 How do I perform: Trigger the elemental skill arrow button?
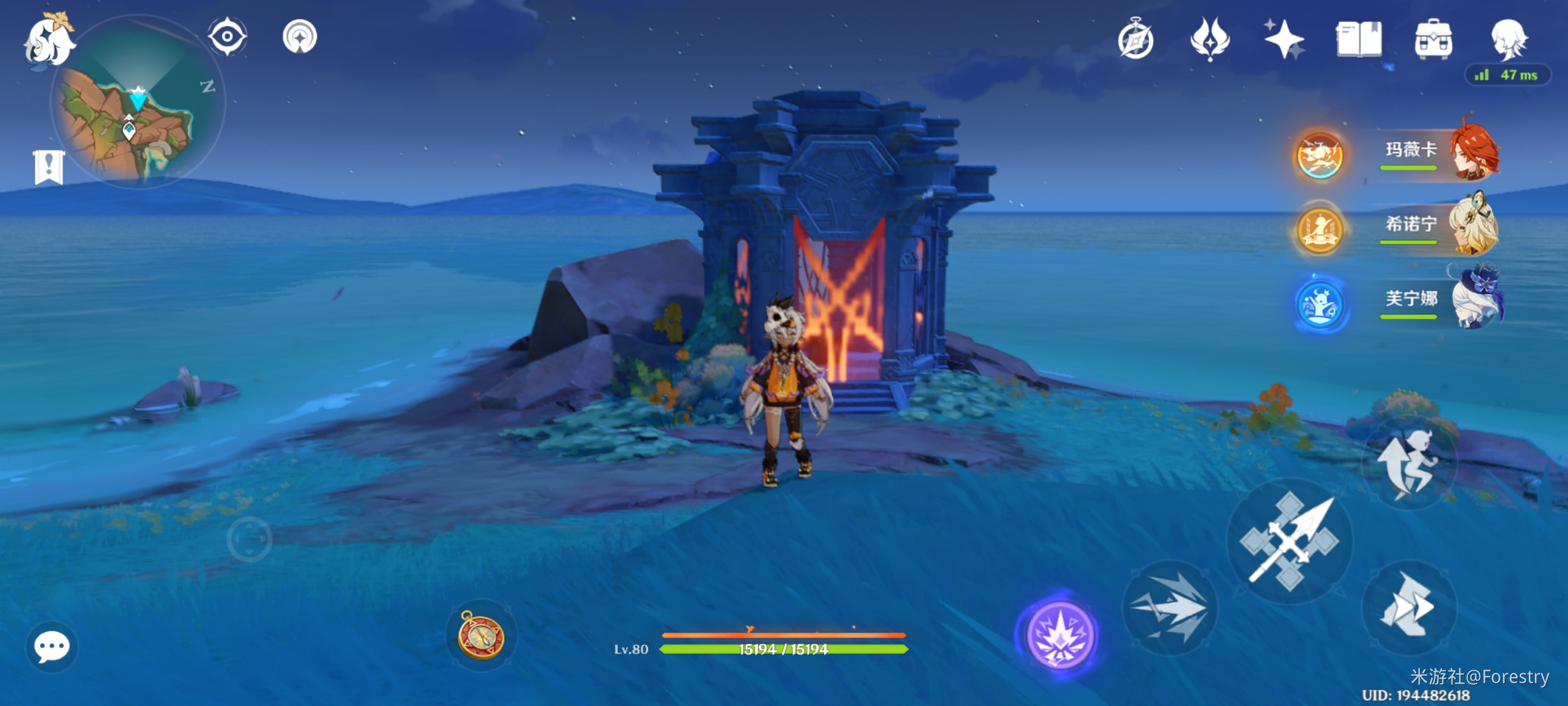(x=1169, y=607)
